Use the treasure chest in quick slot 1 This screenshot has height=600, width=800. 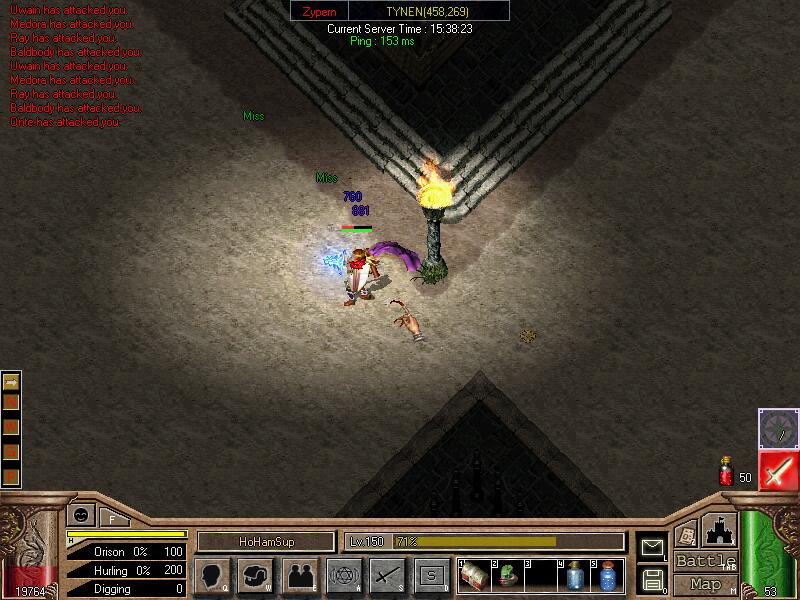point(475,576)
